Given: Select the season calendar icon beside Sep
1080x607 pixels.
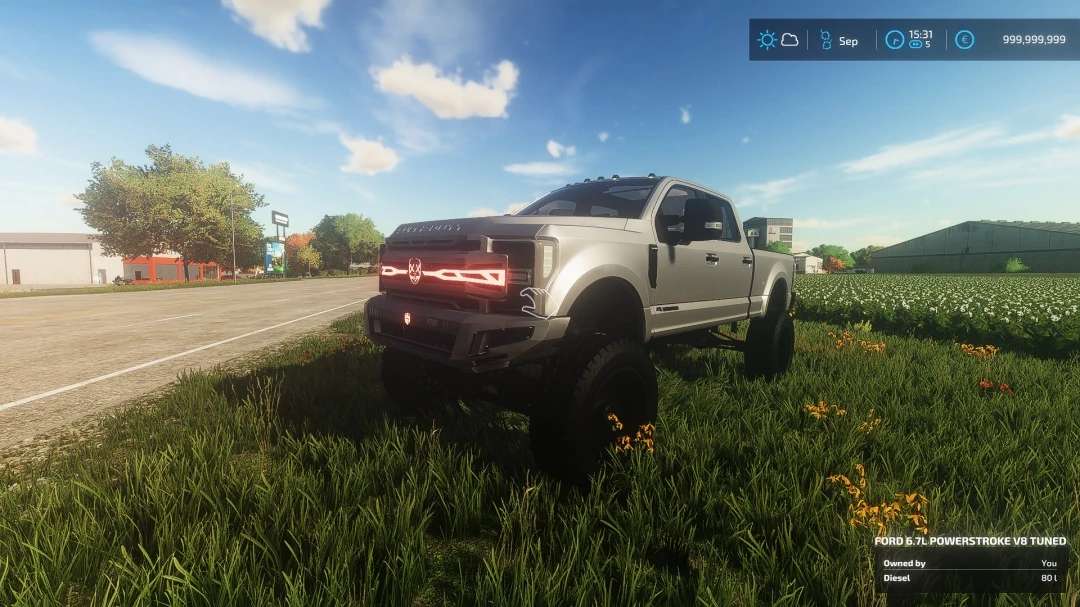Looking at the screenshot, I should pos(826,40).
